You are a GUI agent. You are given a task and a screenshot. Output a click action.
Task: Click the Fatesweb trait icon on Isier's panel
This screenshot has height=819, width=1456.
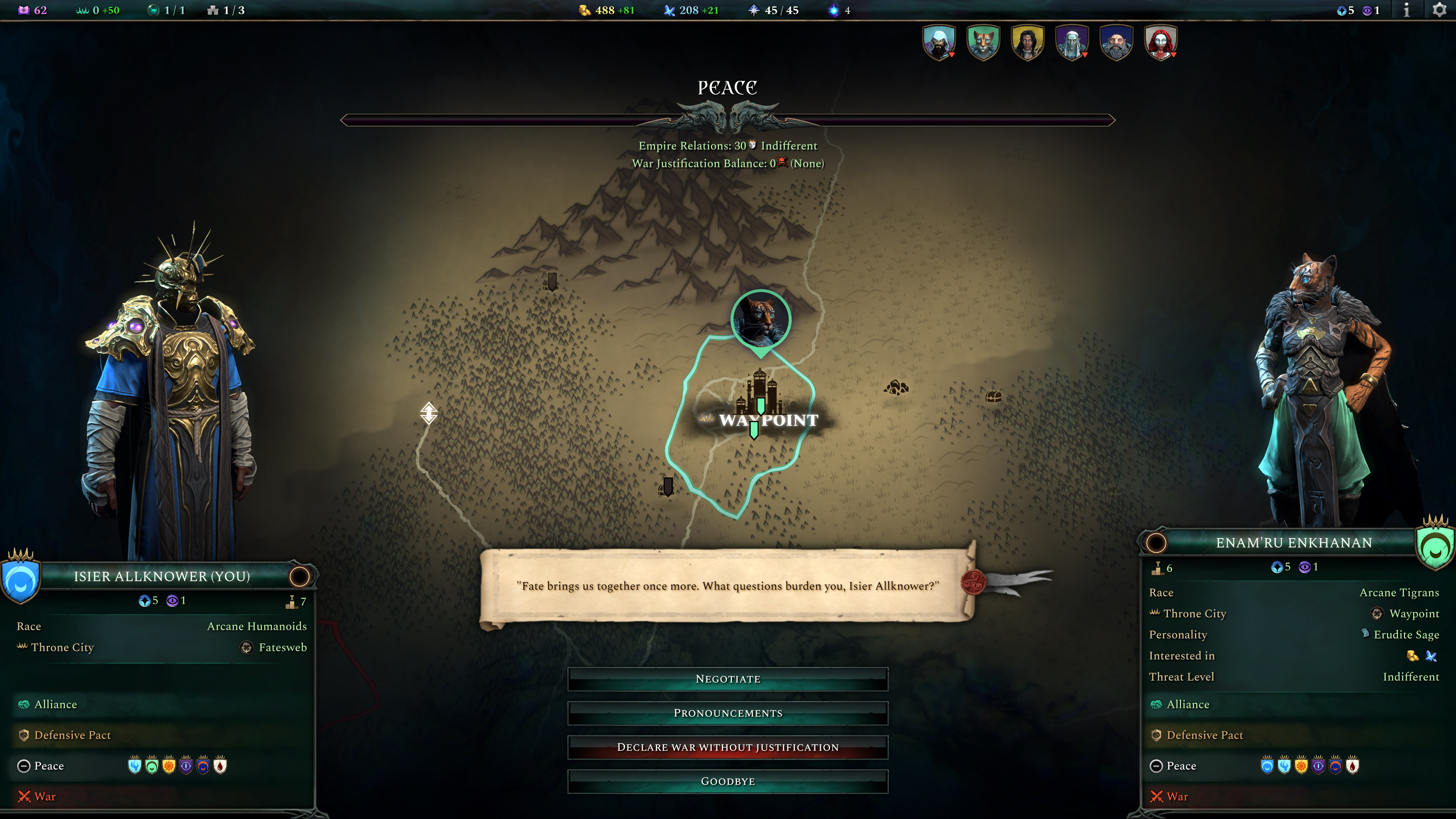246,648
